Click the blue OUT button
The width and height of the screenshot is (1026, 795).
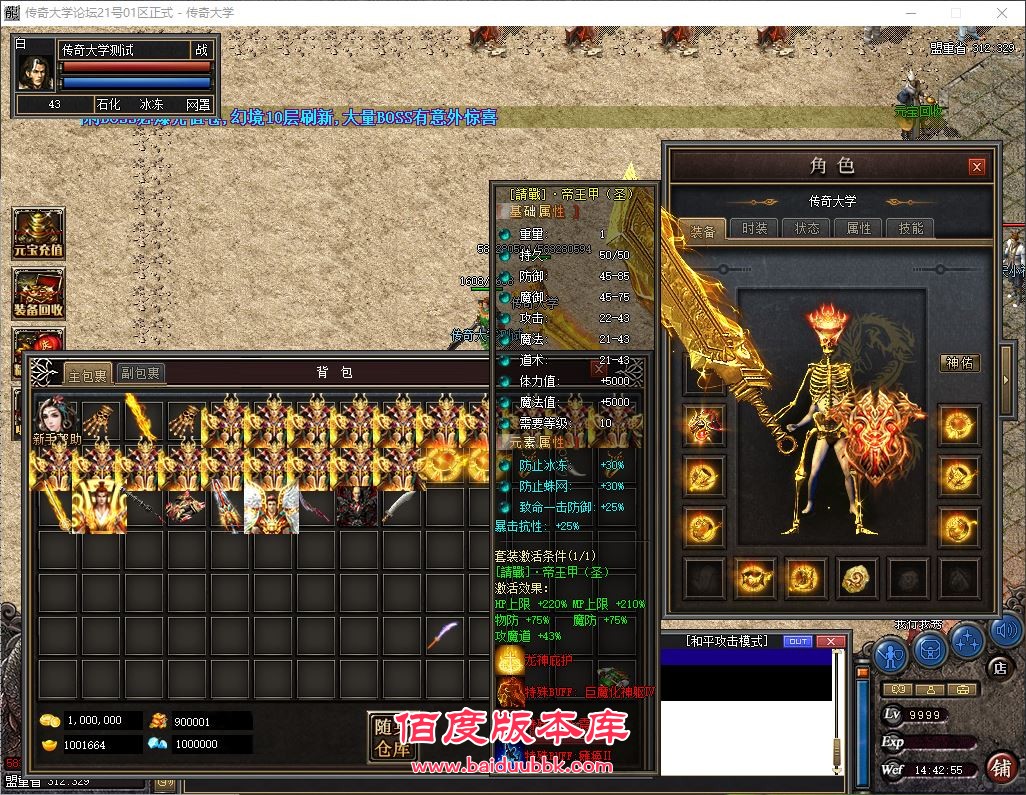798,641
